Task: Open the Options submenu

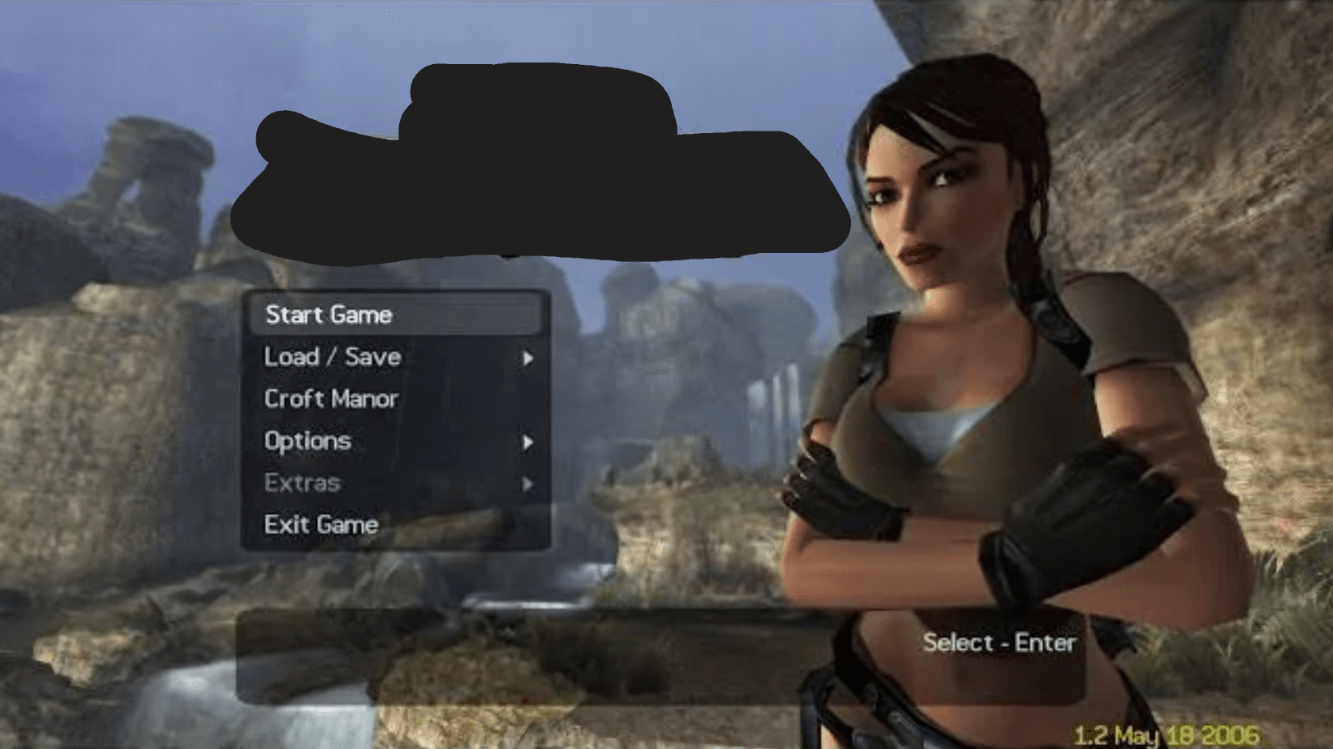Action: pos(308,441)
